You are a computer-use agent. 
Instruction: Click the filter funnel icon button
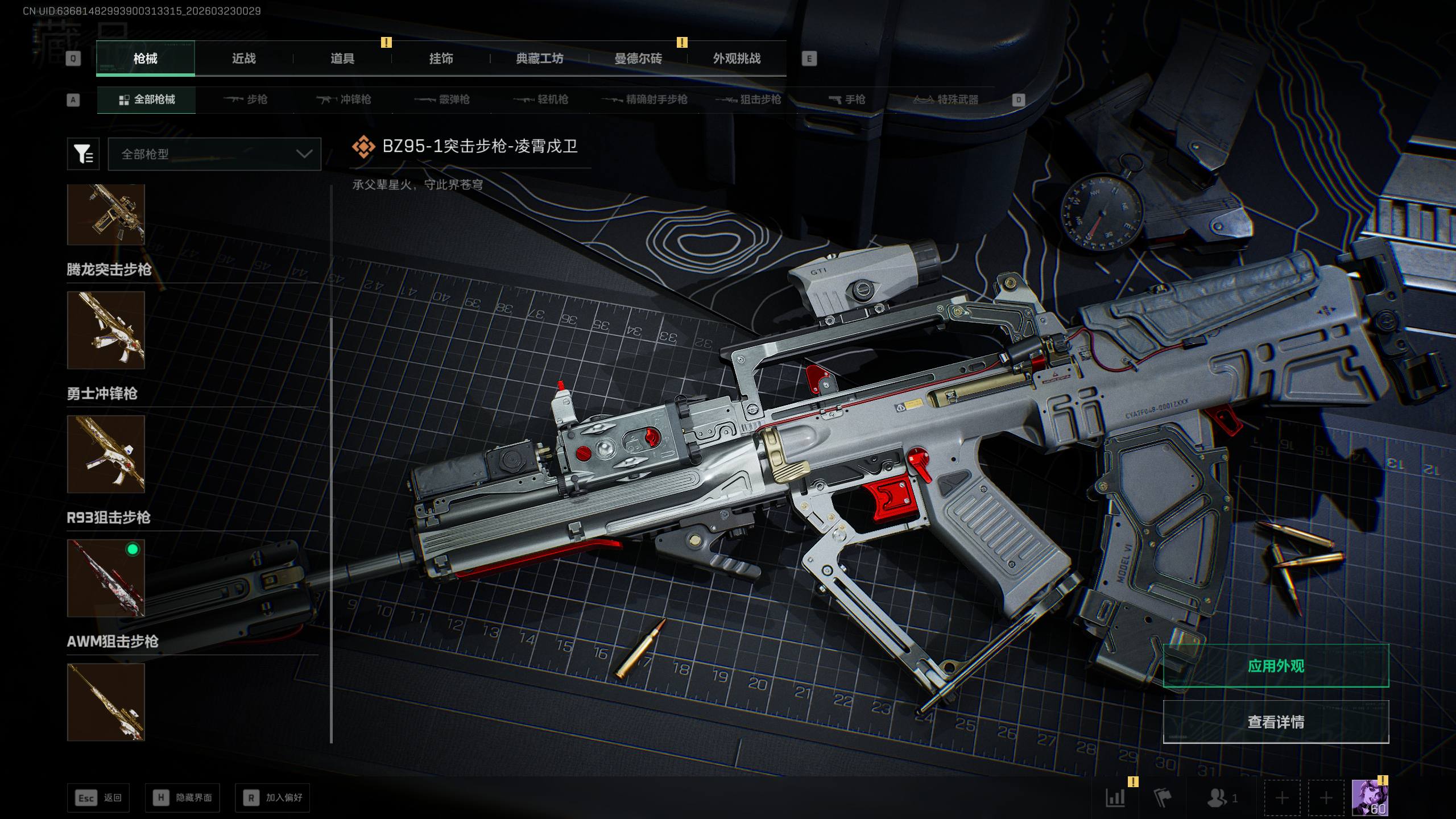tap(83, 154)
